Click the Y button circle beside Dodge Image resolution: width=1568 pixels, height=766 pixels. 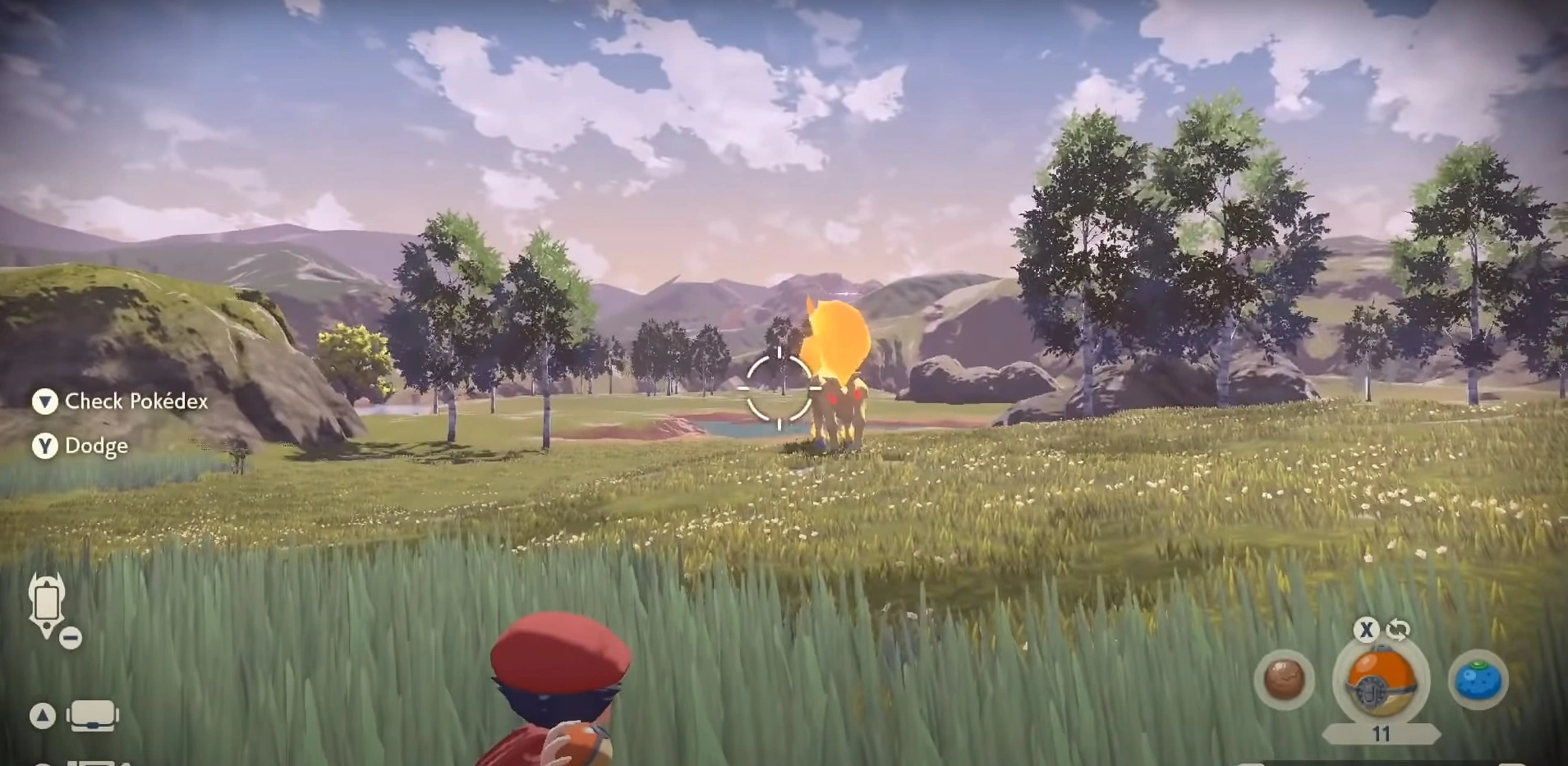click(x=45, y=446)
